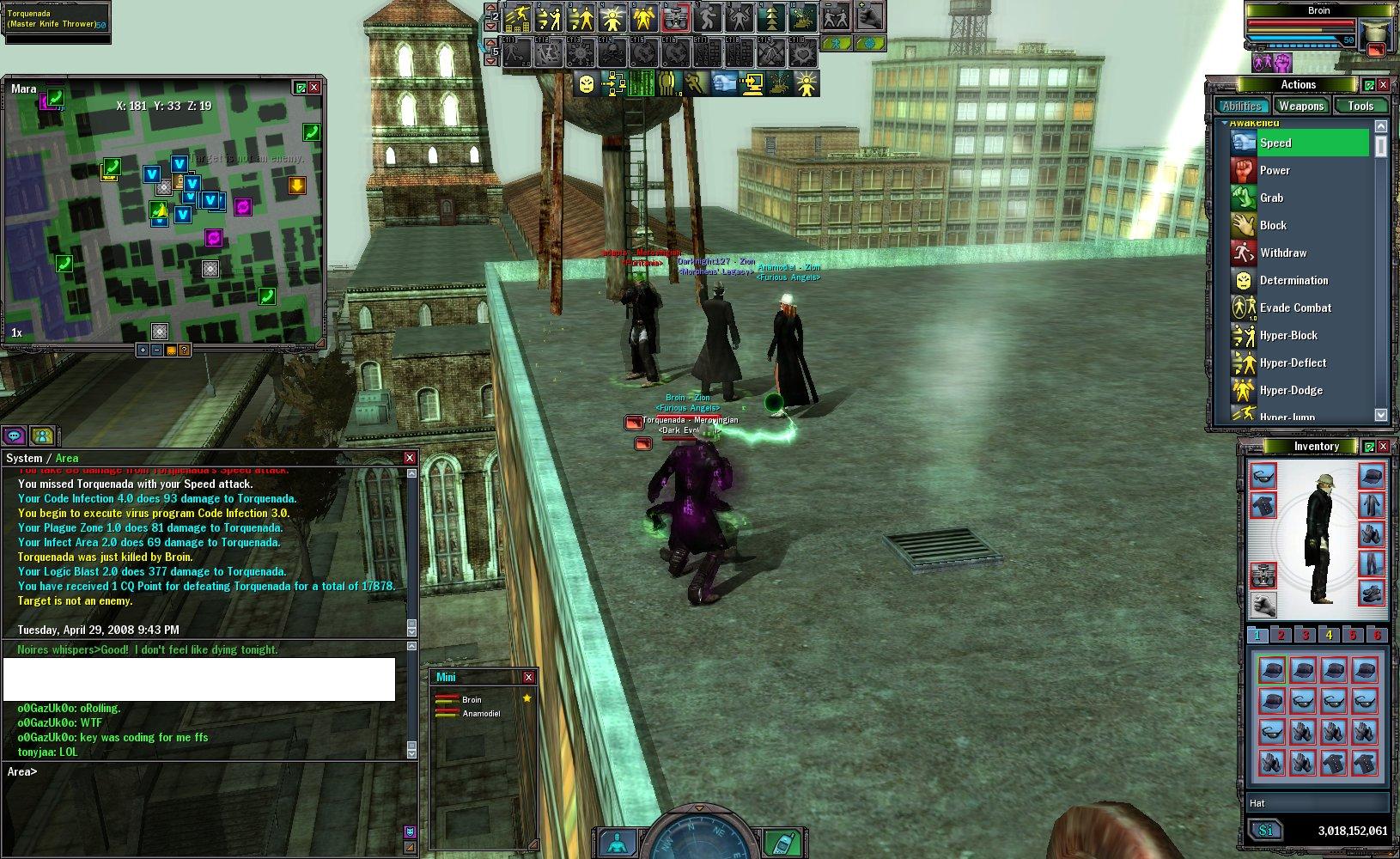Close the Mini team window
The height and width of the screenshot is (859, 1400).
tap(528, 678)
